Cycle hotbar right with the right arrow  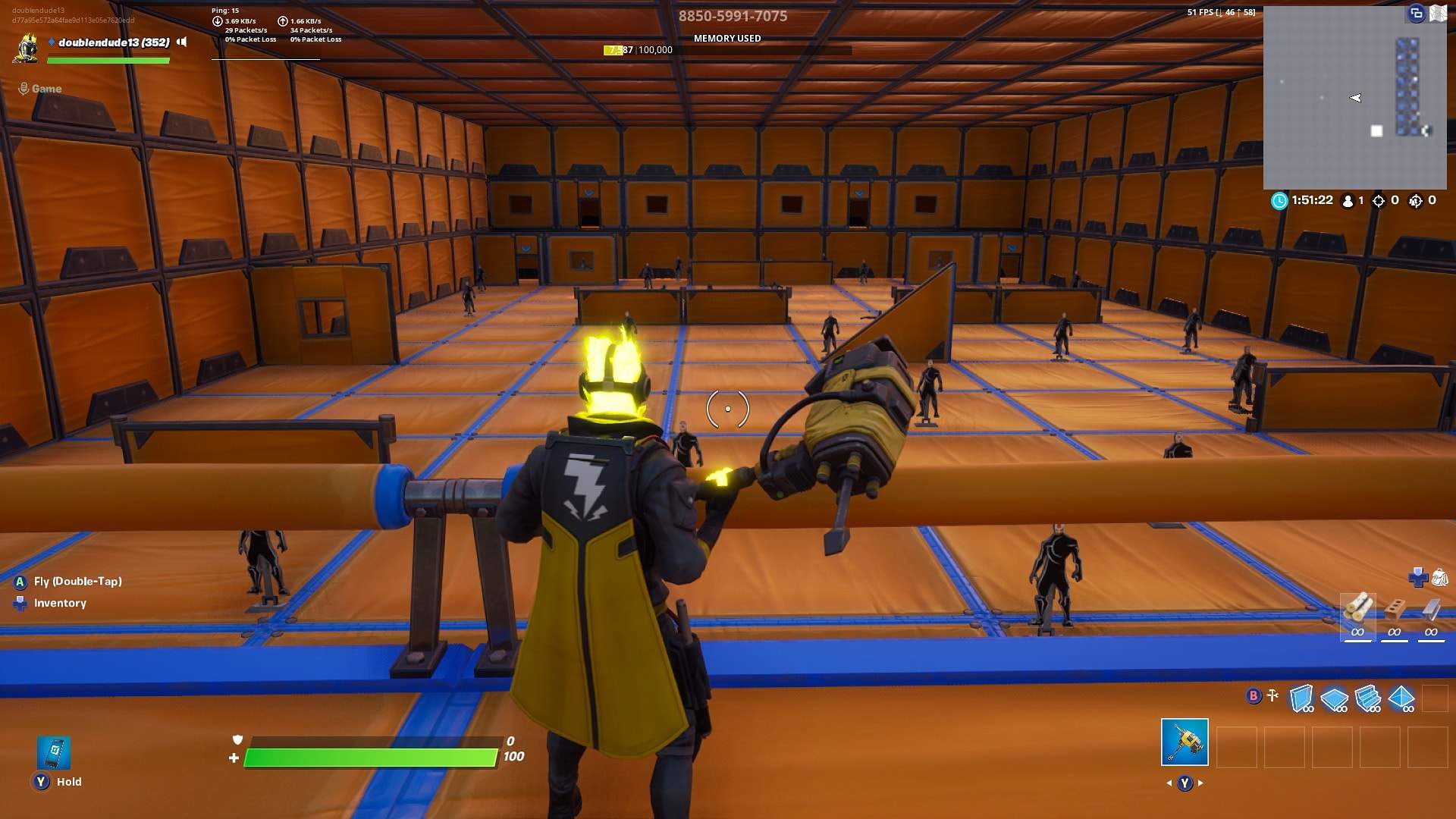point(1202,783)
